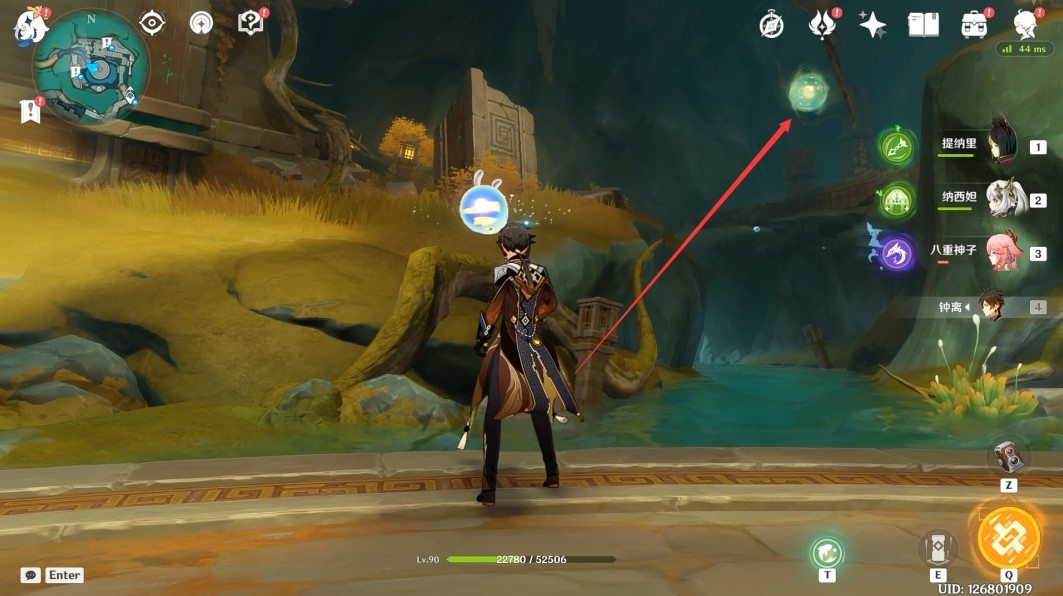Use the camera gadget icon

pos(1009,457)
